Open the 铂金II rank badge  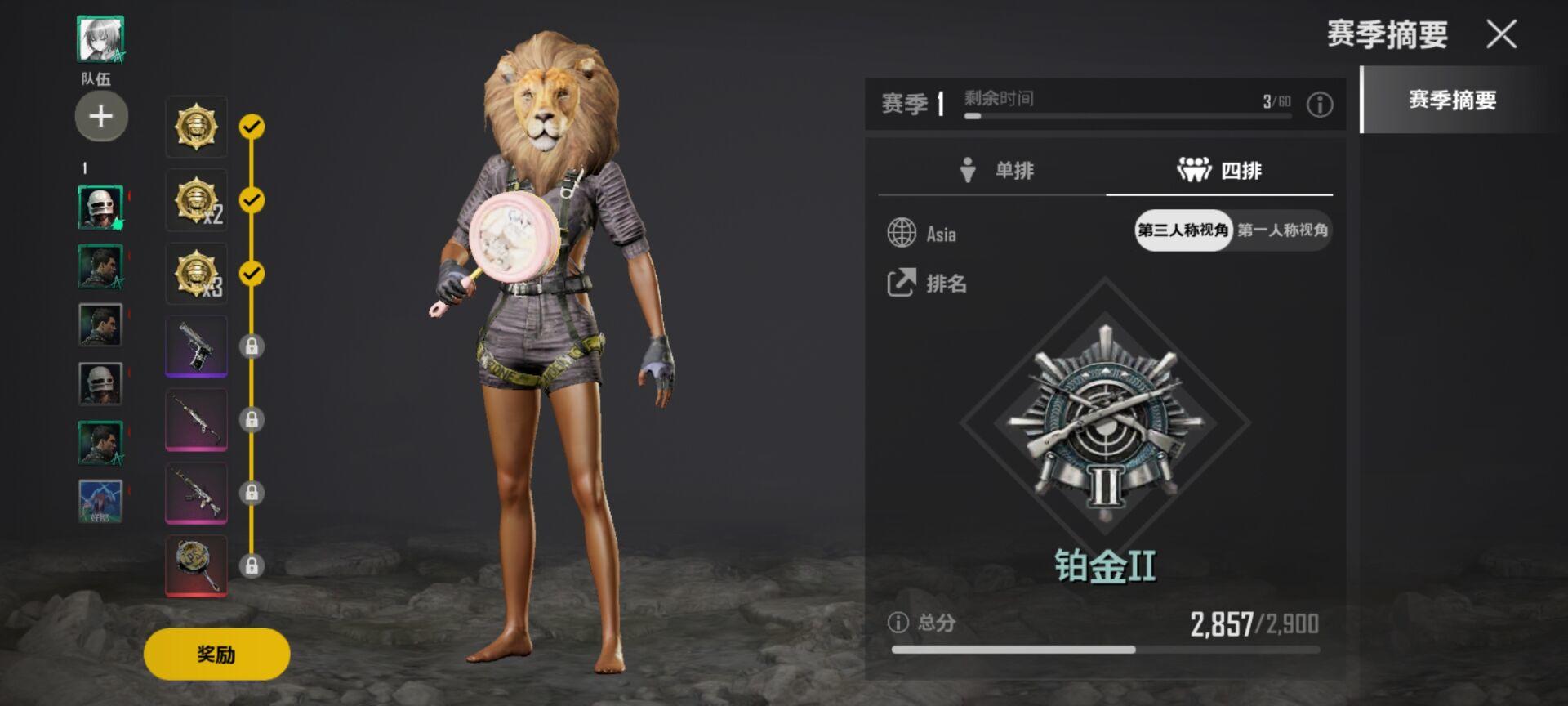coord(1105,423)
